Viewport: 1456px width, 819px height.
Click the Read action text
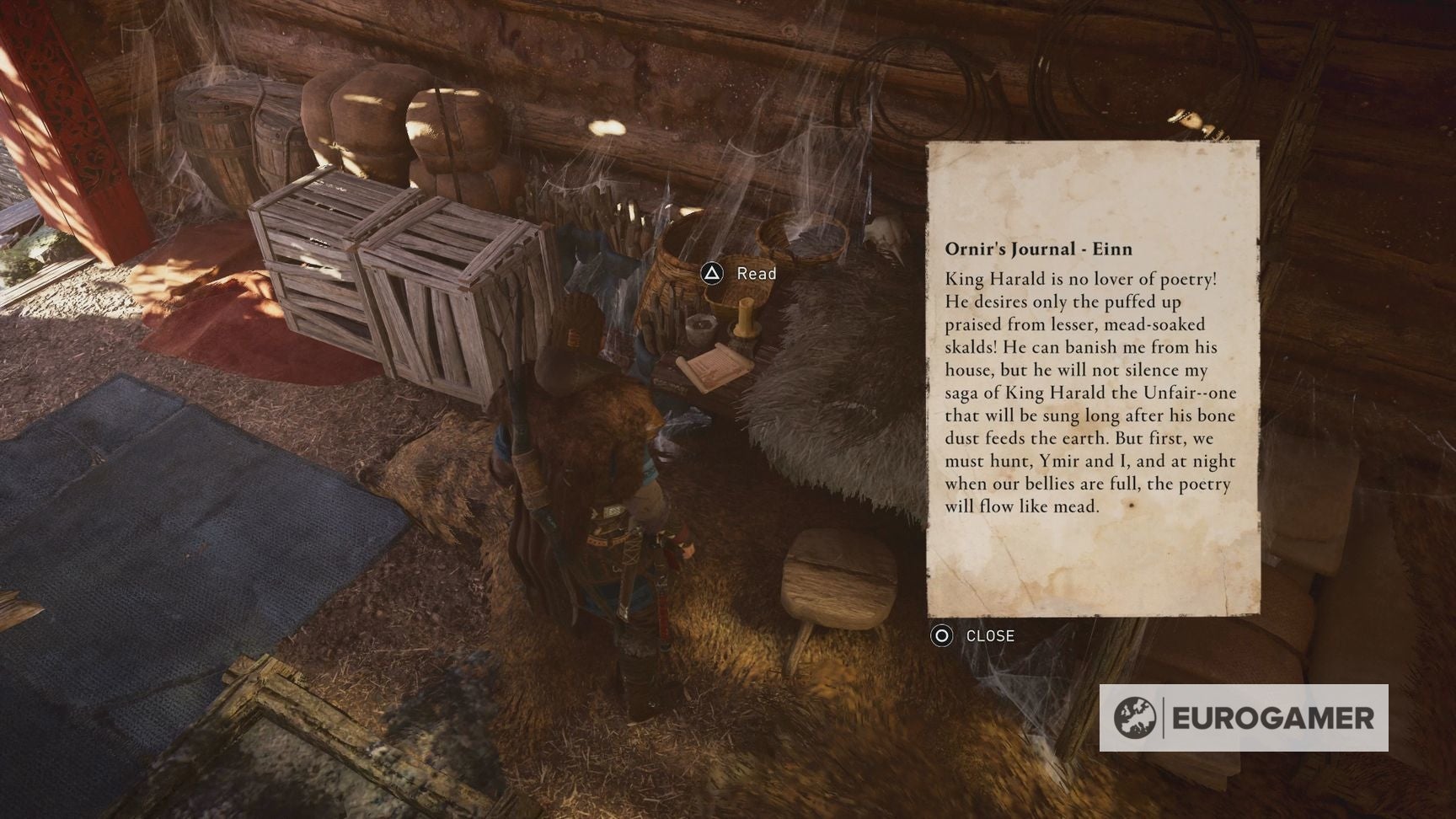757,274
